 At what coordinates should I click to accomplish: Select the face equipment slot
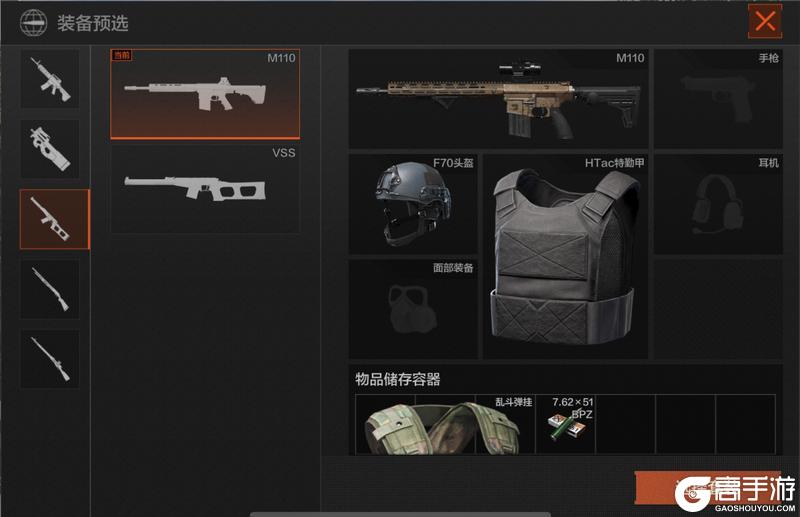(413, 309)
